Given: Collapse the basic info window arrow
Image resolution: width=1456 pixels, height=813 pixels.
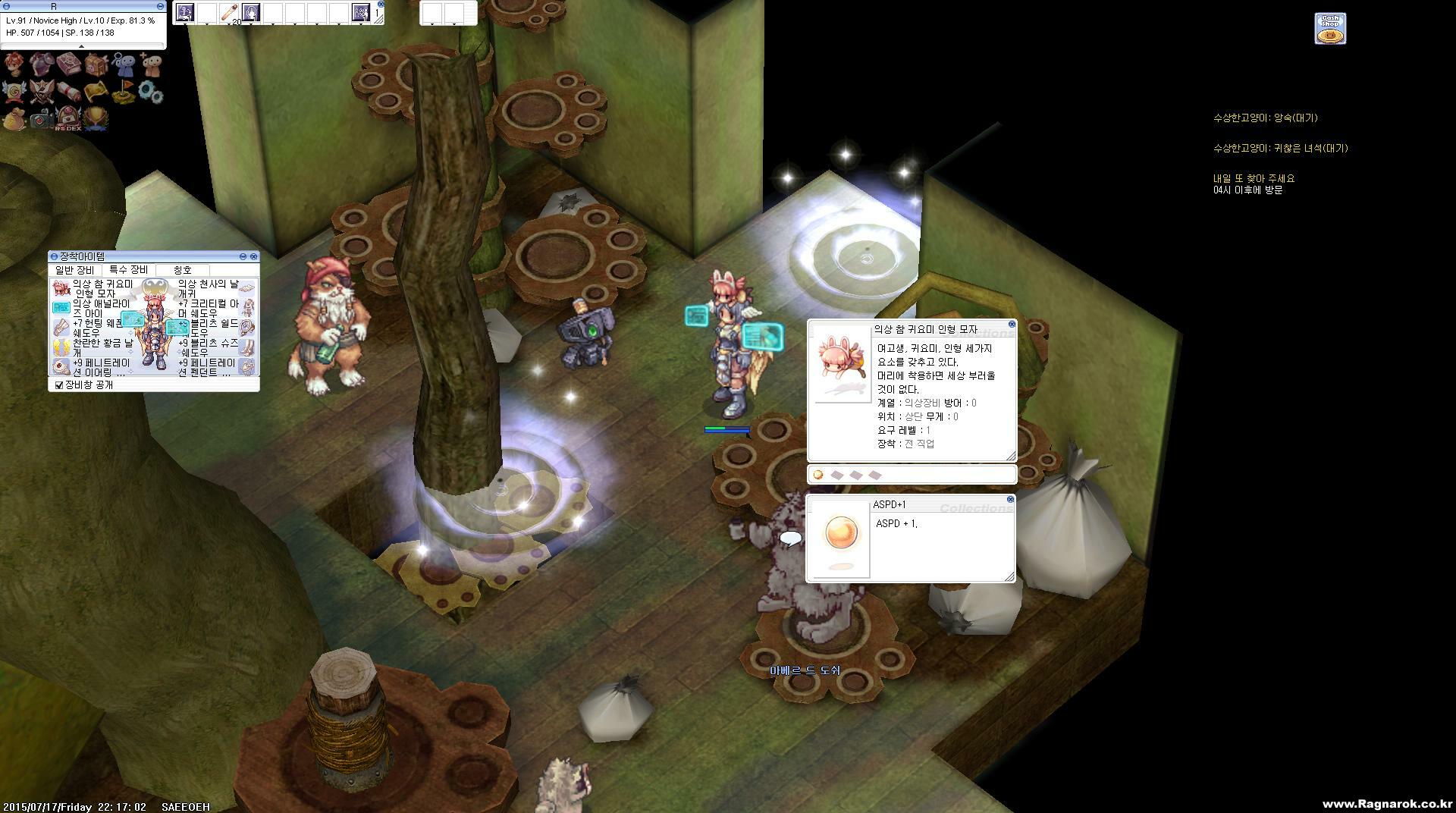Looking at the screenshot, I should click(x=82, y=46).
